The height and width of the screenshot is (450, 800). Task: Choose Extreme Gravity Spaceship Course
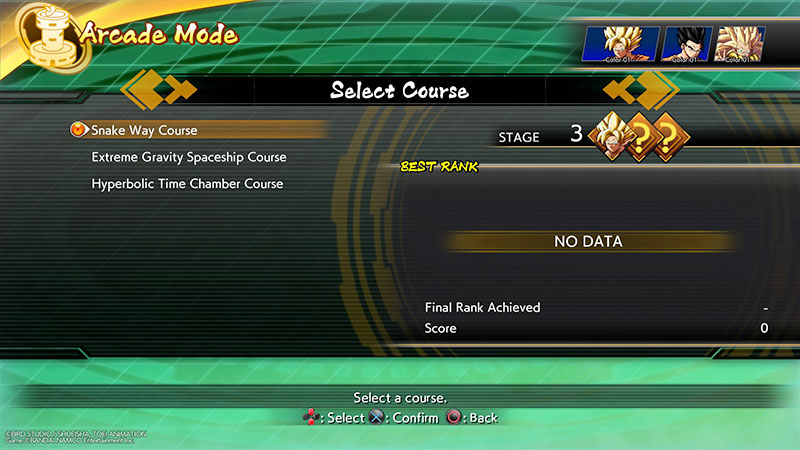point(189,157)
